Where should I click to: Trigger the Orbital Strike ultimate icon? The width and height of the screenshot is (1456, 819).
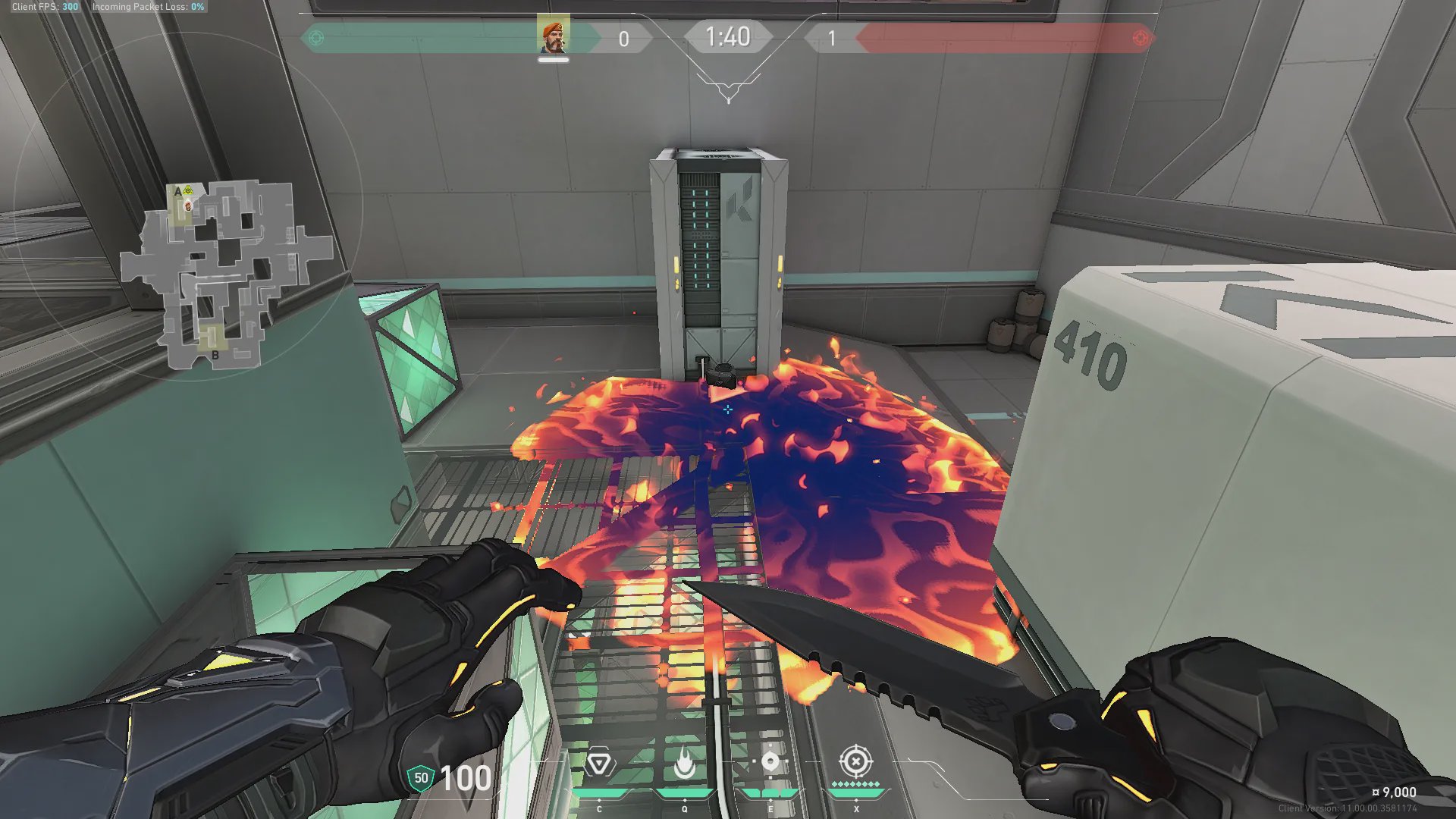click(856, 761)
